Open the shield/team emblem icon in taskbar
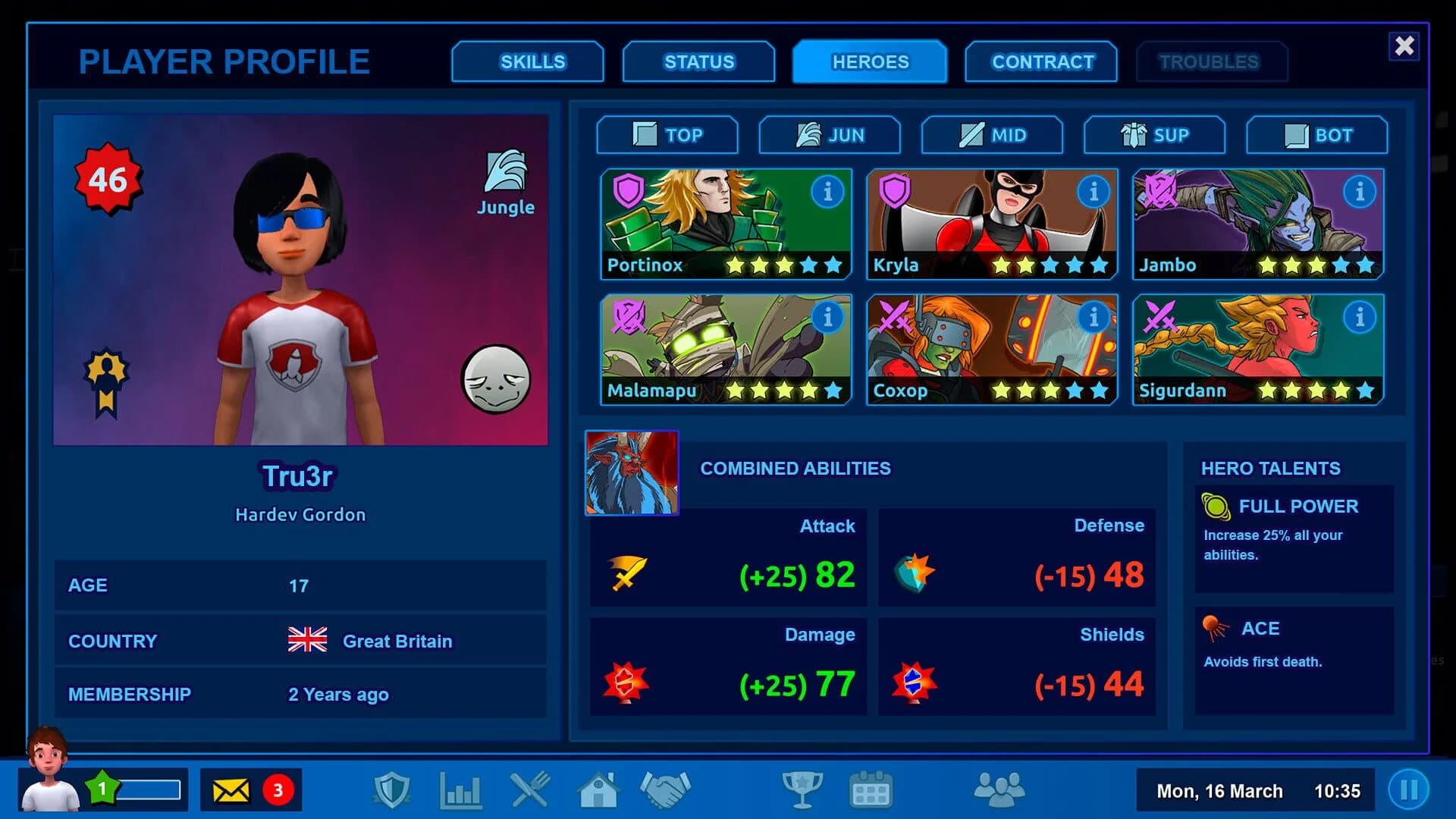1456x819 pixels. click(392, 790)
